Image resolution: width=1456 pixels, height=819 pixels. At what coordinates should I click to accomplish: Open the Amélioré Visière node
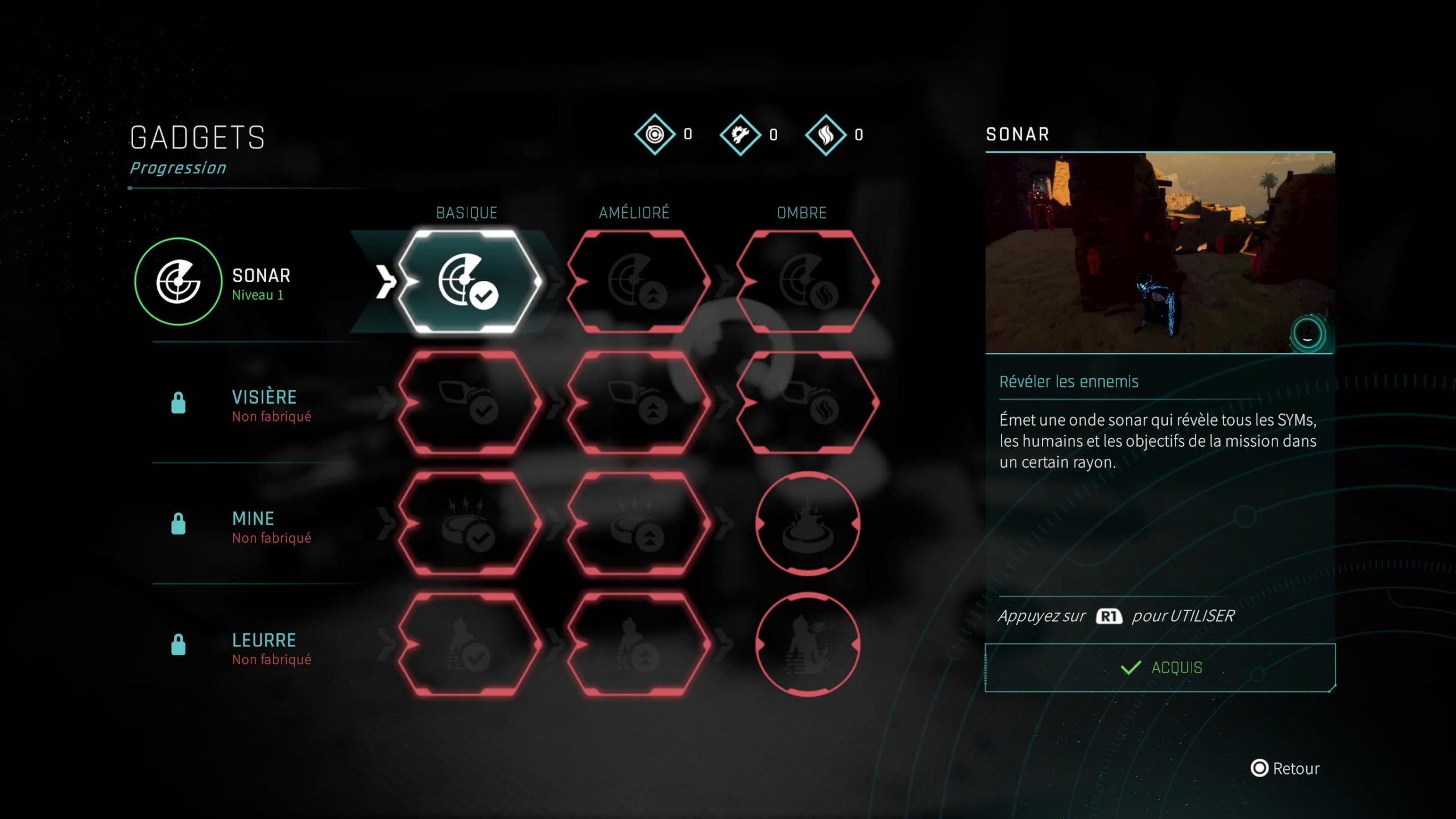pyautogui.click(x=637, y=403)
